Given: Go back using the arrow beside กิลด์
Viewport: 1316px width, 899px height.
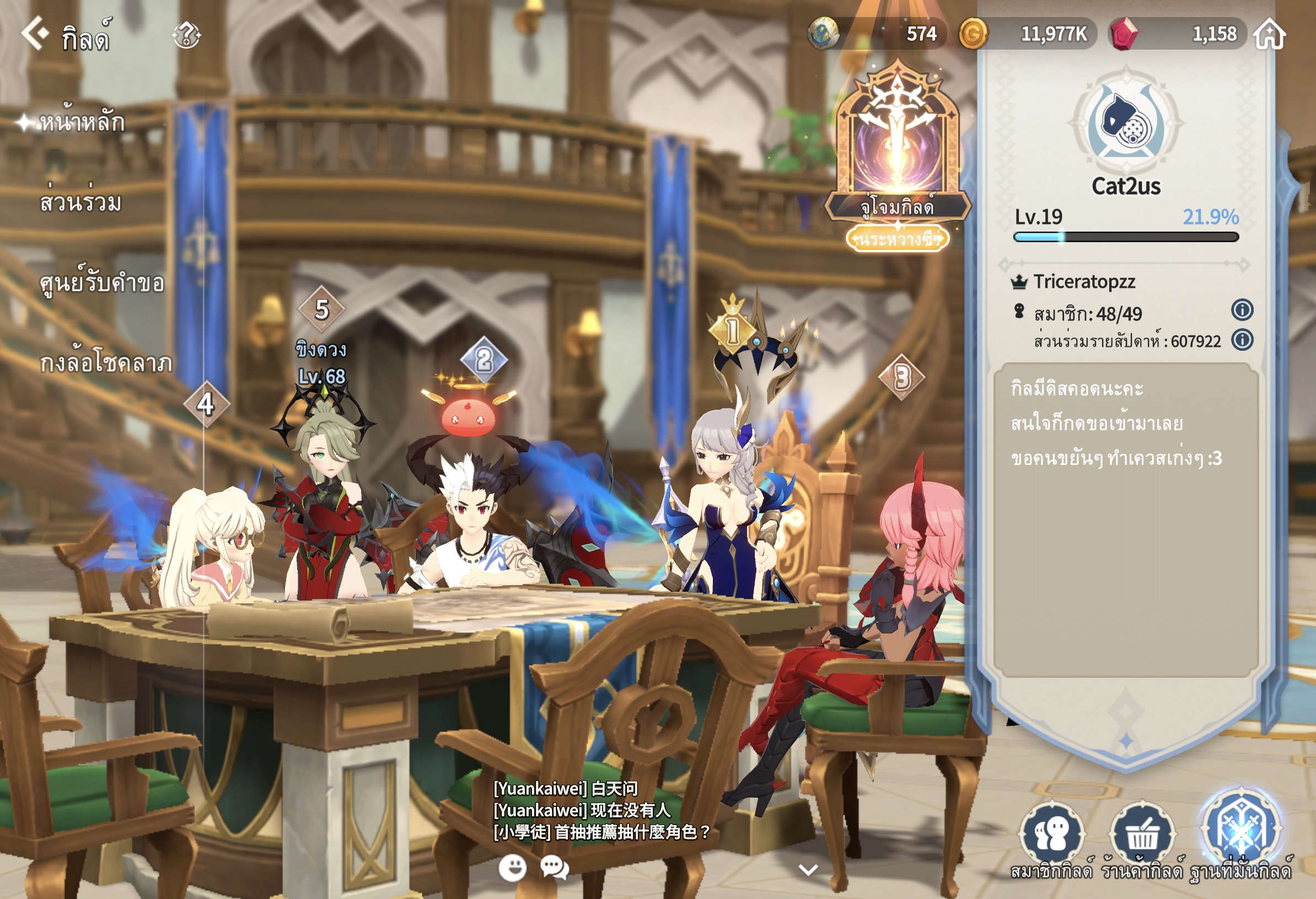Looking at the screenshot, I should tap(35, 33).
